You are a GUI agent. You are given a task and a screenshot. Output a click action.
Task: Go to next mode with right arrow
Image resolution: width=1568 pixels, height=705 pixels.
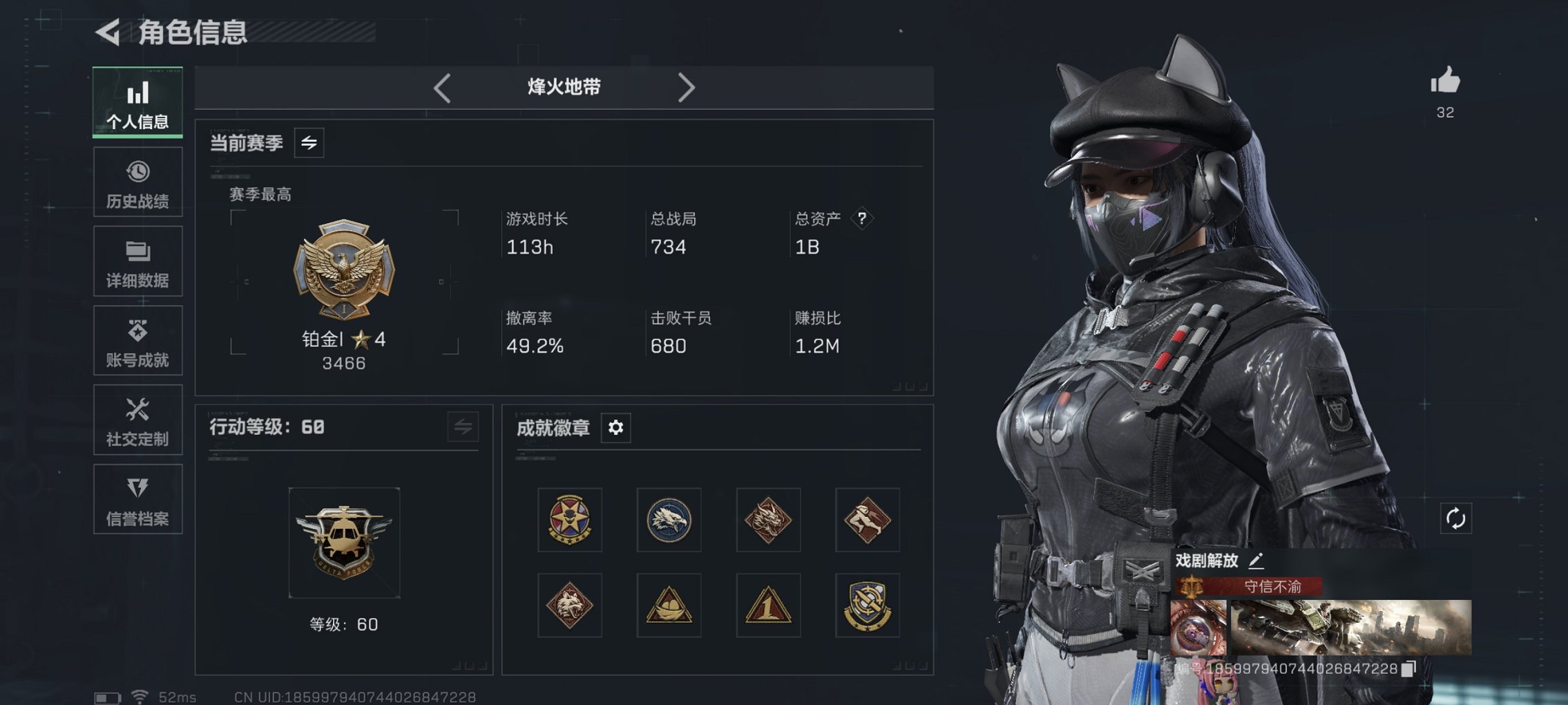pyautogui.click(x=687, y=86)
